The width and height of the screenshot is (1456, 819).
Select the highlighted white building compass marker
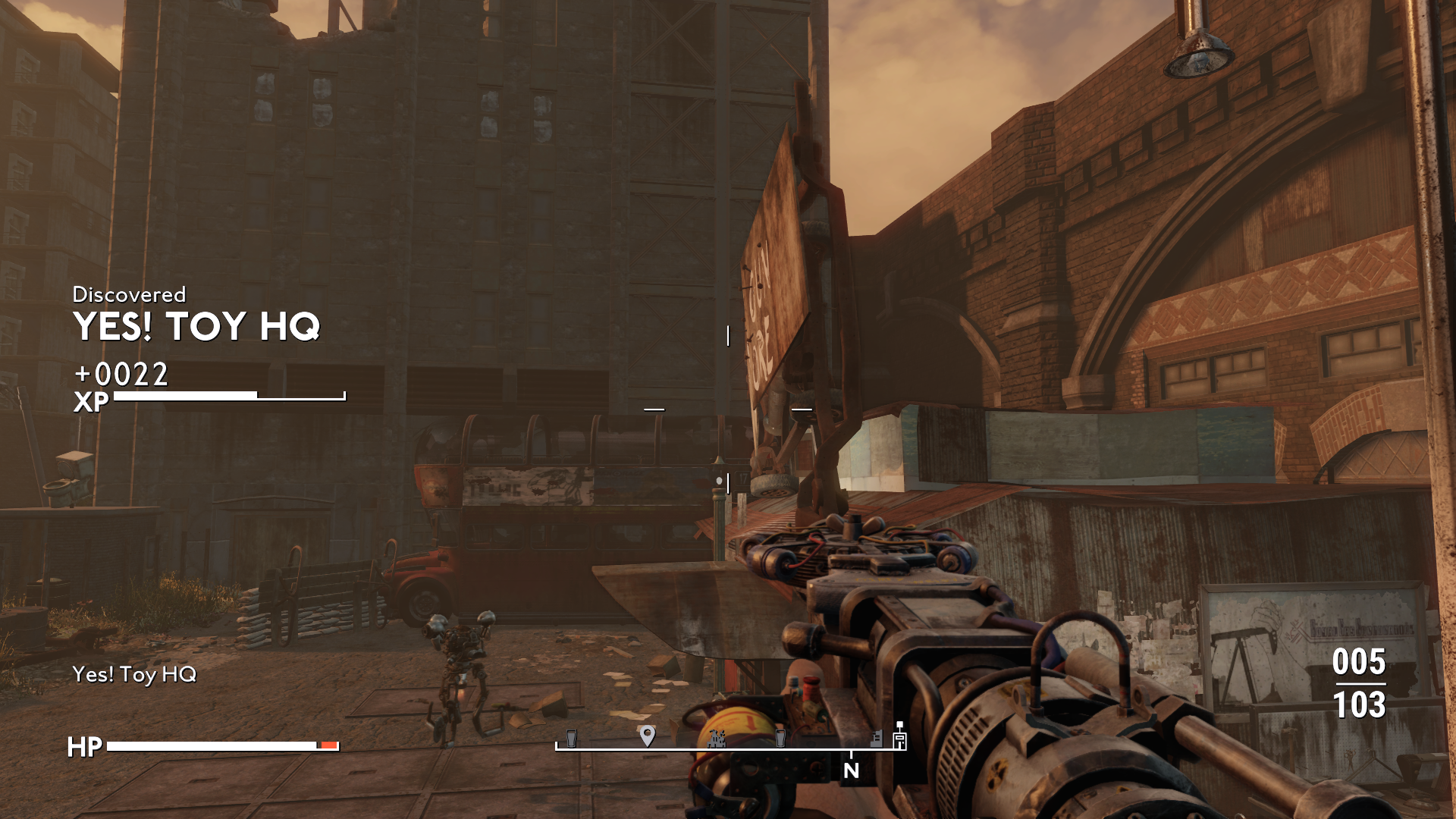coord(899,738)
